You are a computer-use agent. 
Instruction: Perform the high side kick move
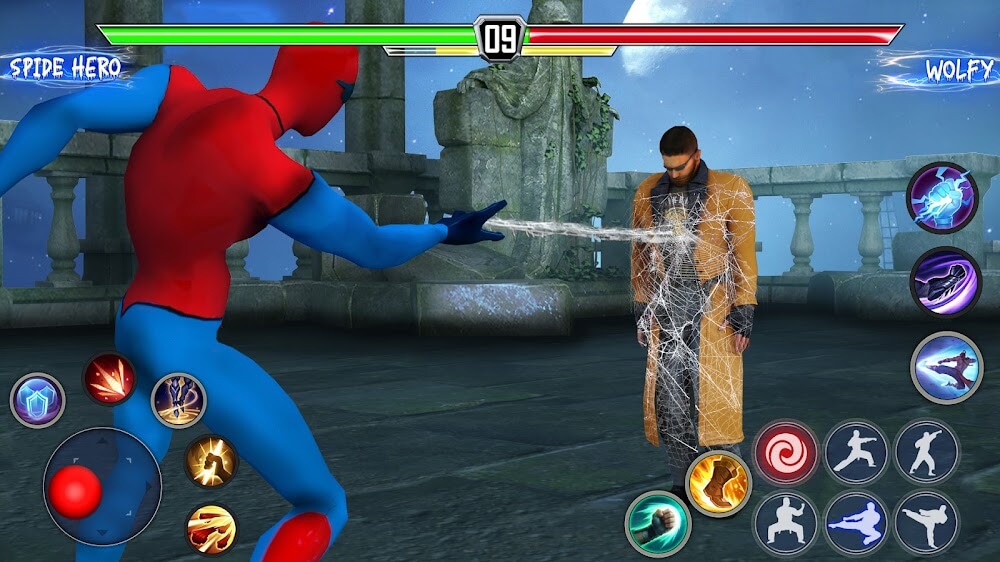point(926,522)
